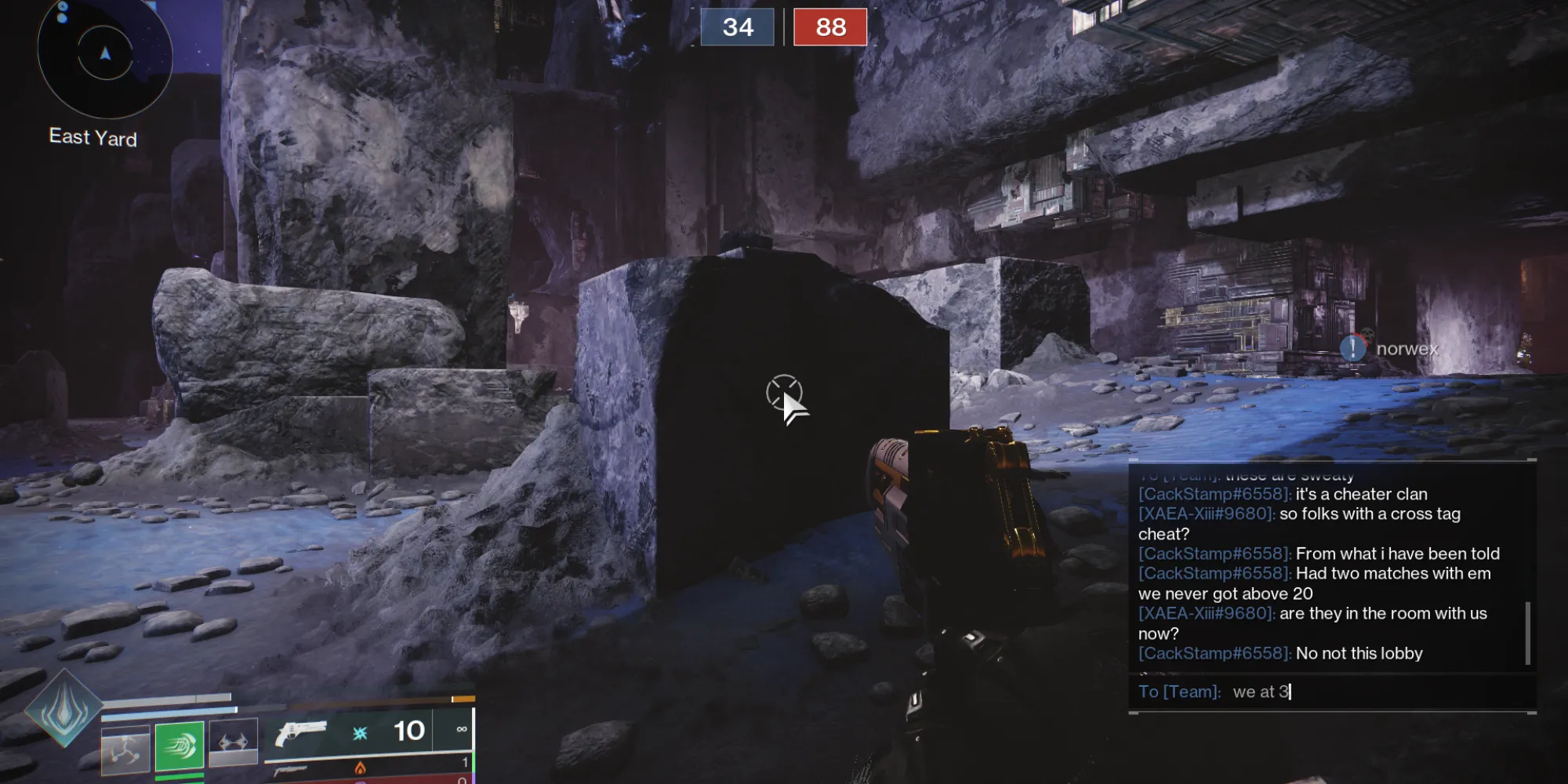
Task: Click CackStamp#6558's name in the cheater clan message
Action: (x=1214, y=495)
